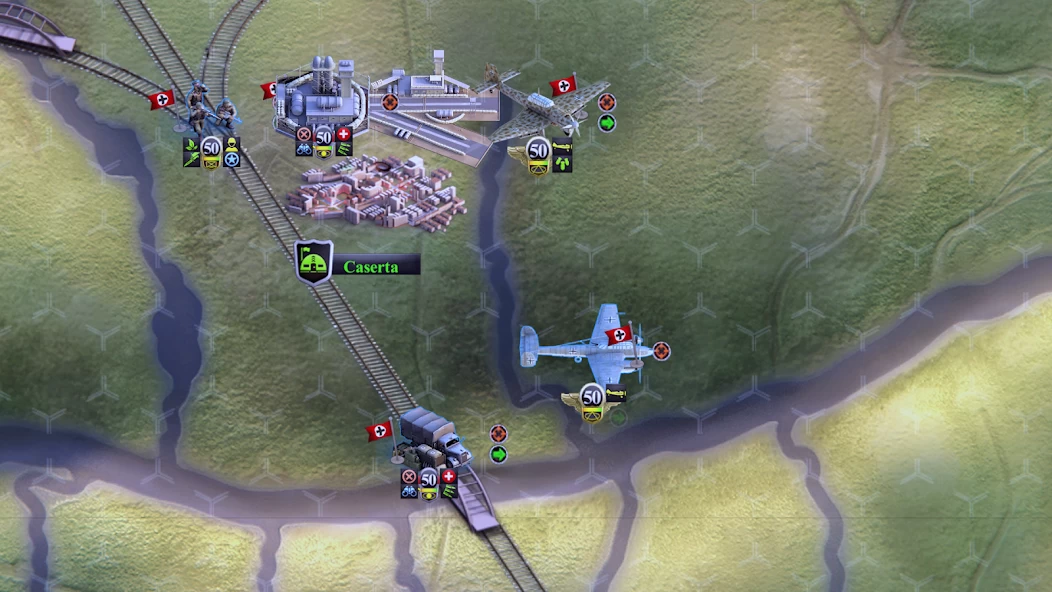
Task: Click the orange crosshair on the airfield
Action: point(390,101)
